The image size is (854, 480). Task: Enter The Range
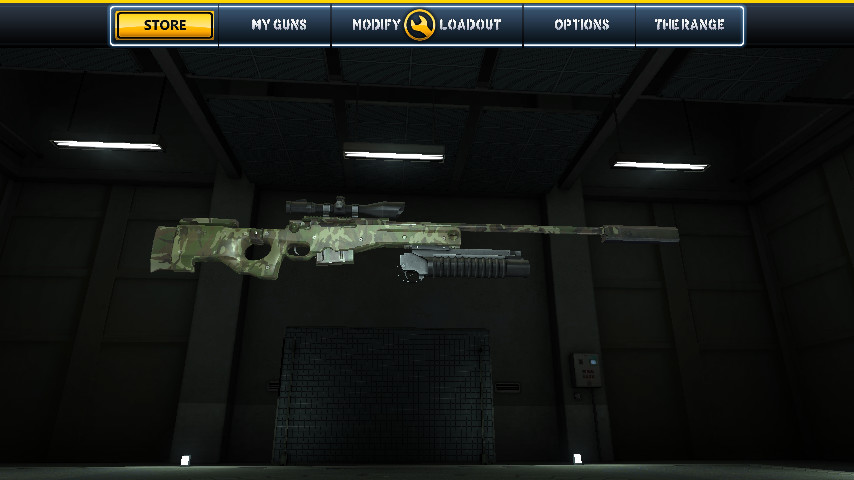[689, 25]
